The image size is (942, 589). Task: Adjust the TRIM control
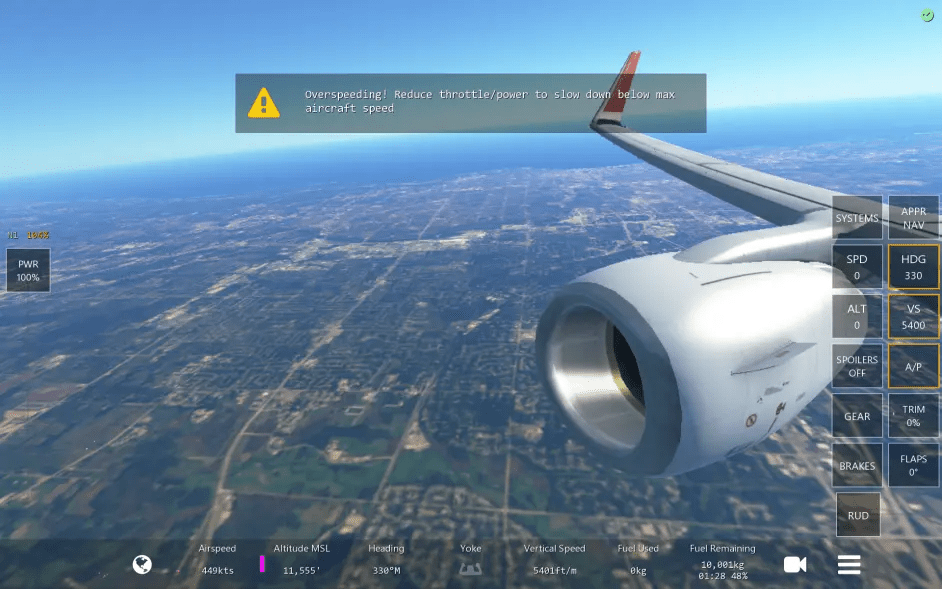pos(914,416)
